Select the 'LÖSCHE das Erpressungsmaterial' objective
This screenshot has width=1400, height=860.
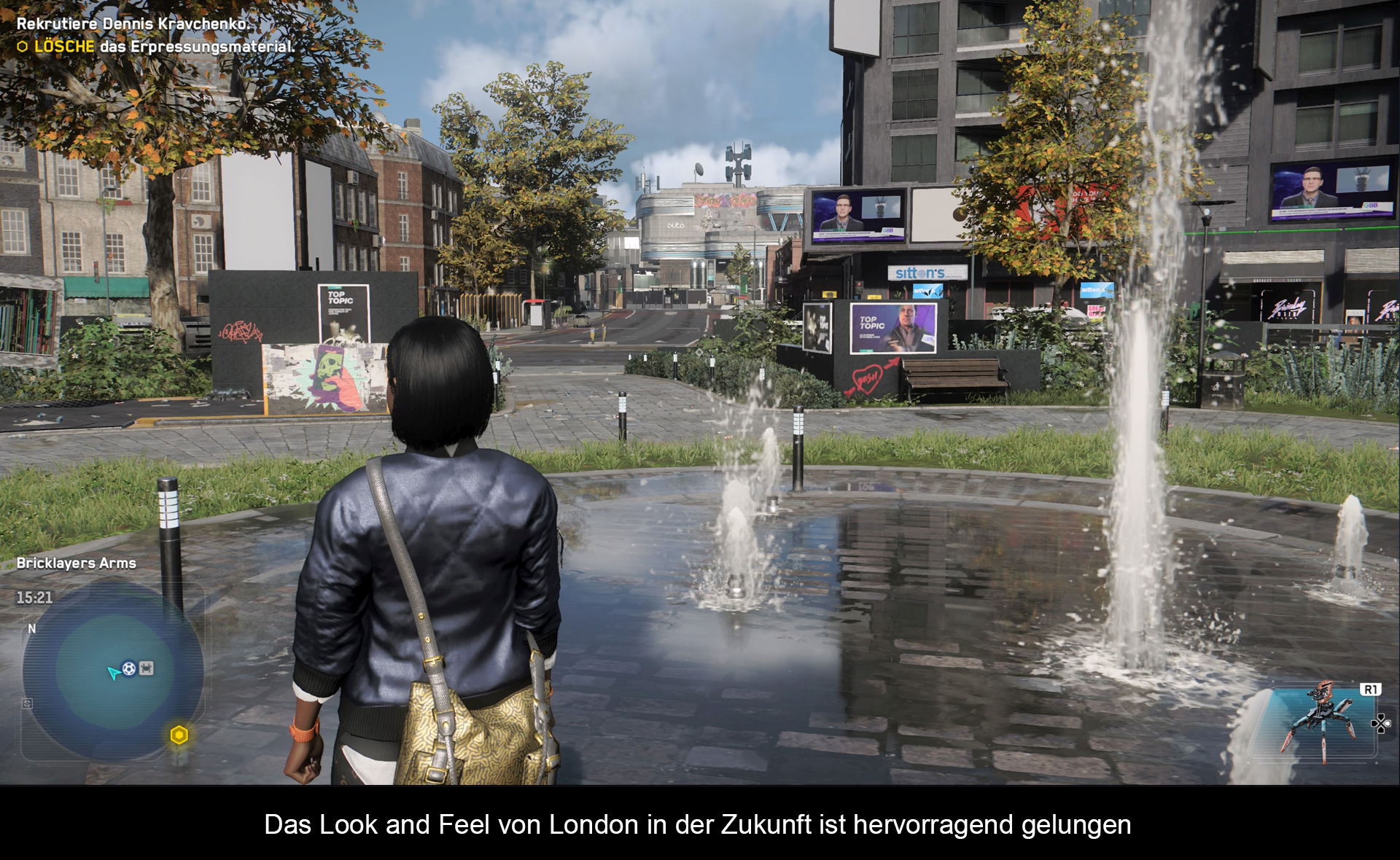click(163, 47)
